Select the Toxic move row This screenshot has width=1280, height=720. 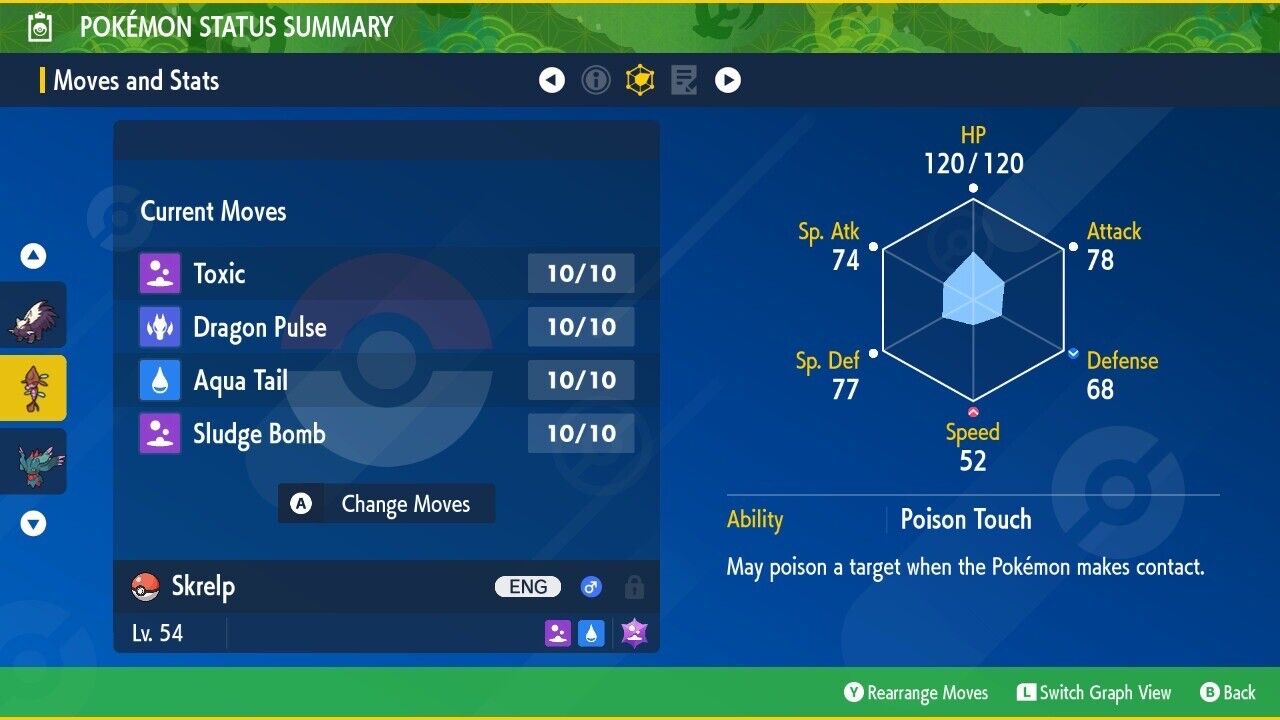pyautogui.click(x=386, y=273)
